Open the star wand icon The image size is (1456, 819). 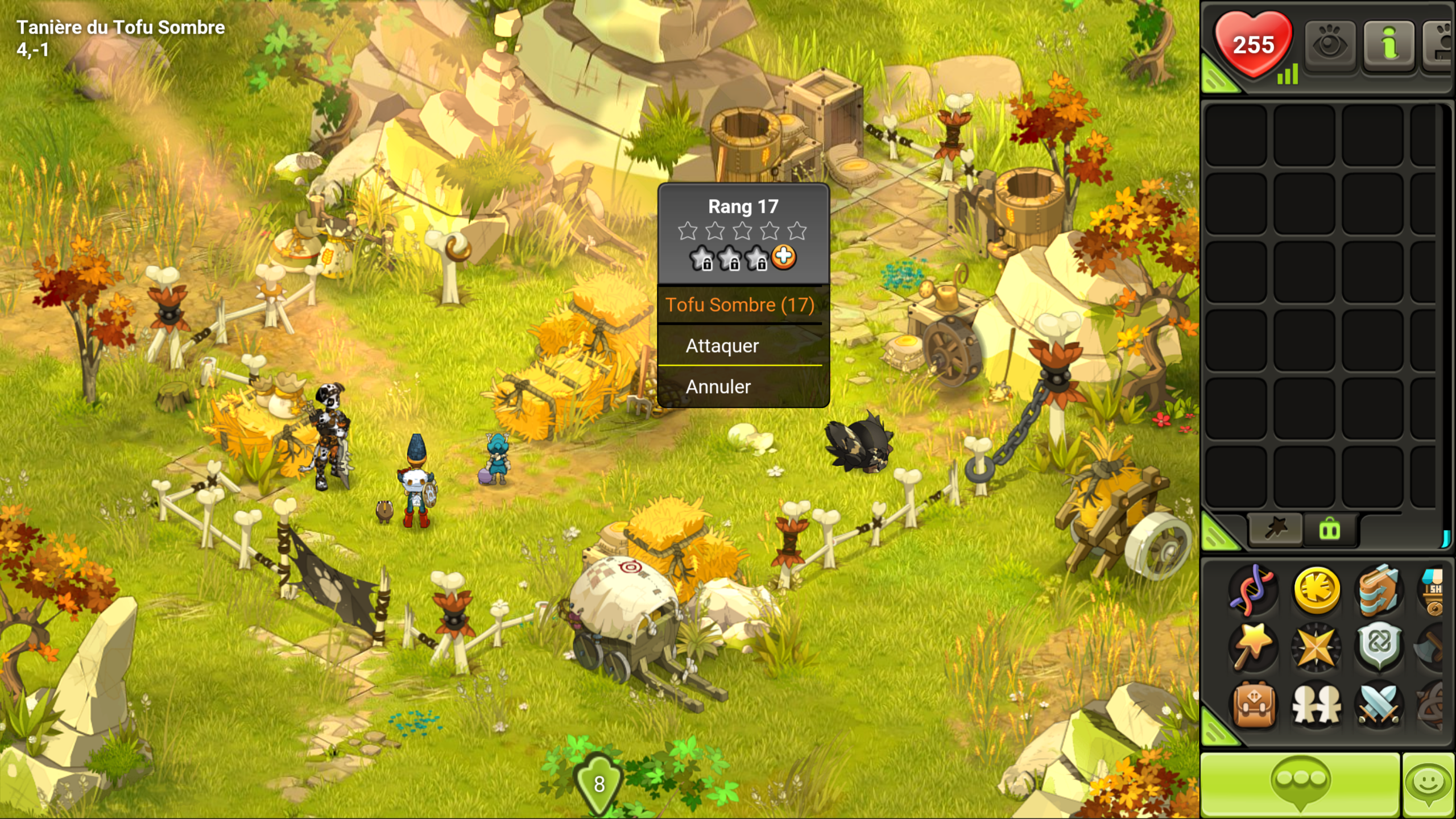pyautogui.click(x=1254, y=647)
